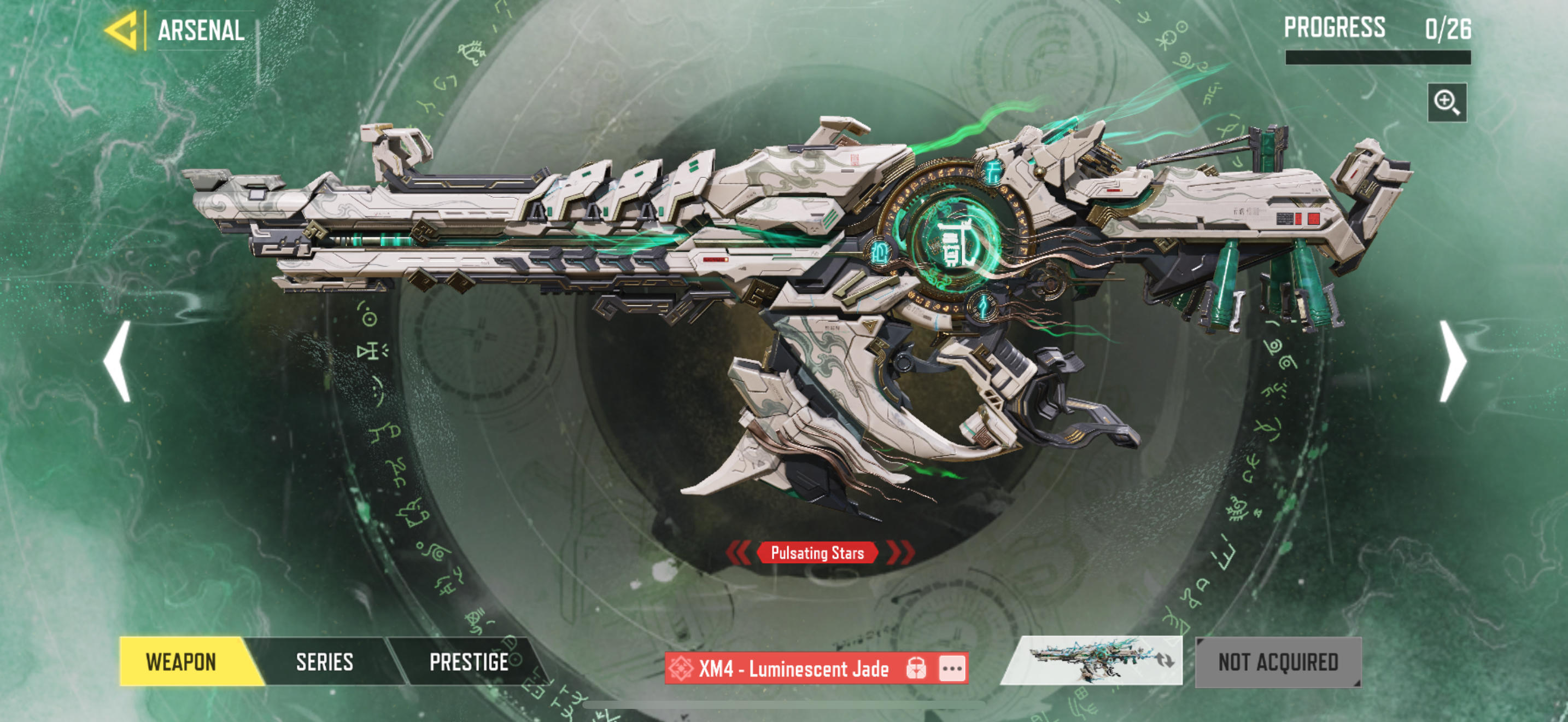
Task: Click the Not Acquired button
Action: tap(1278, 662)
